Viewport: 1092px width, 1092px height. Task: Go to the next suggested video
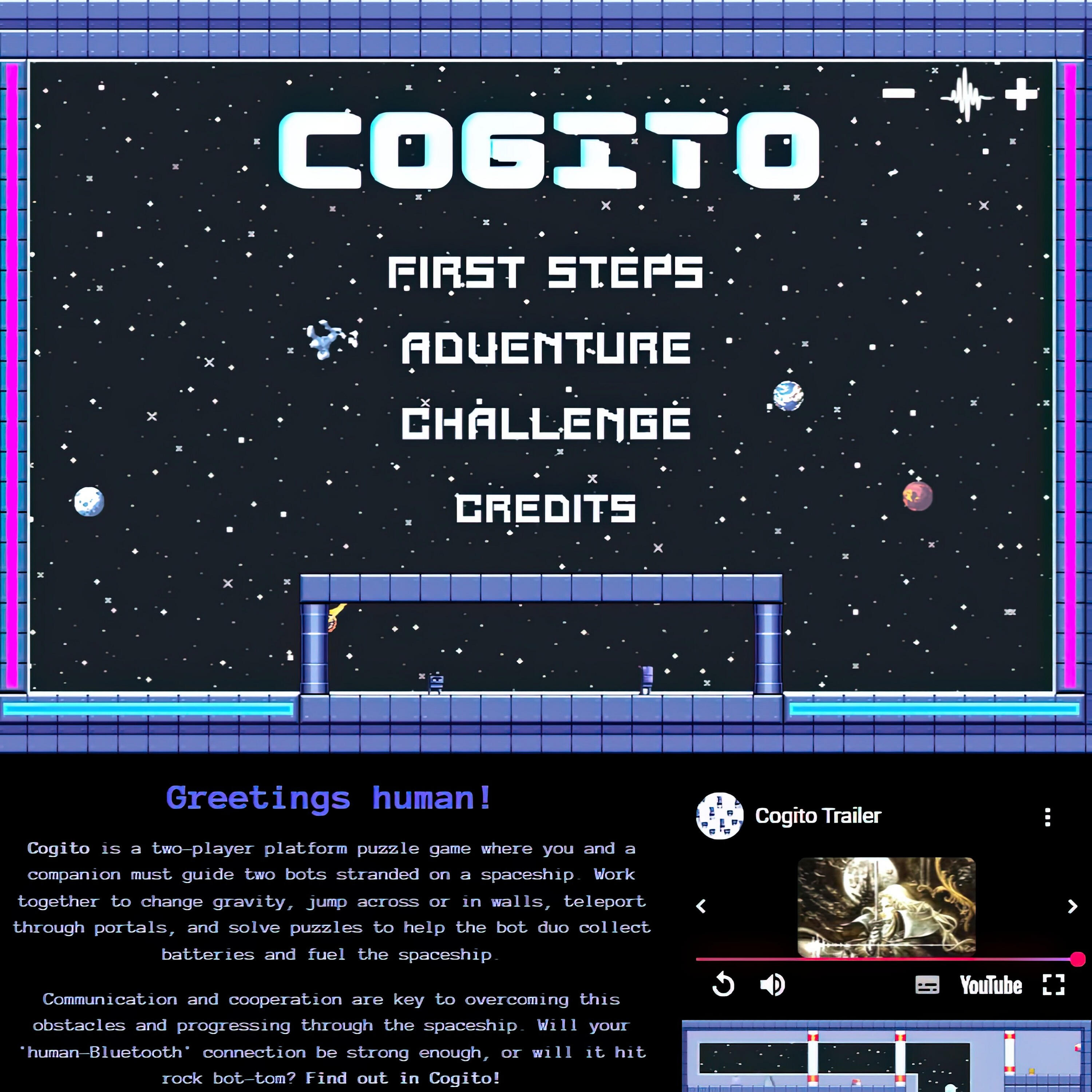pos(1072,907)
